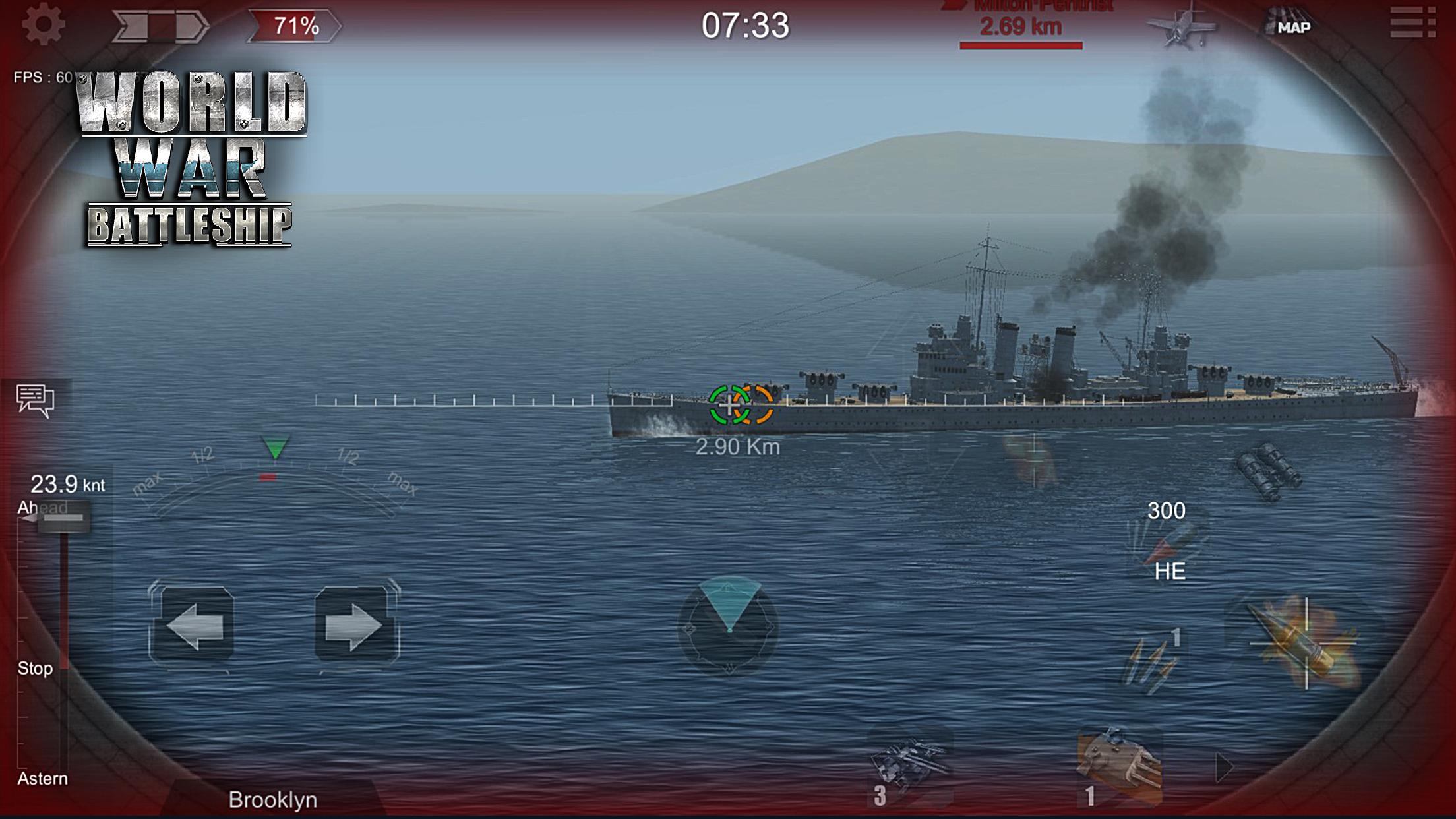Select enemy target showing 2.69 km
The image size is (1456, 819).
point(1021,28)
